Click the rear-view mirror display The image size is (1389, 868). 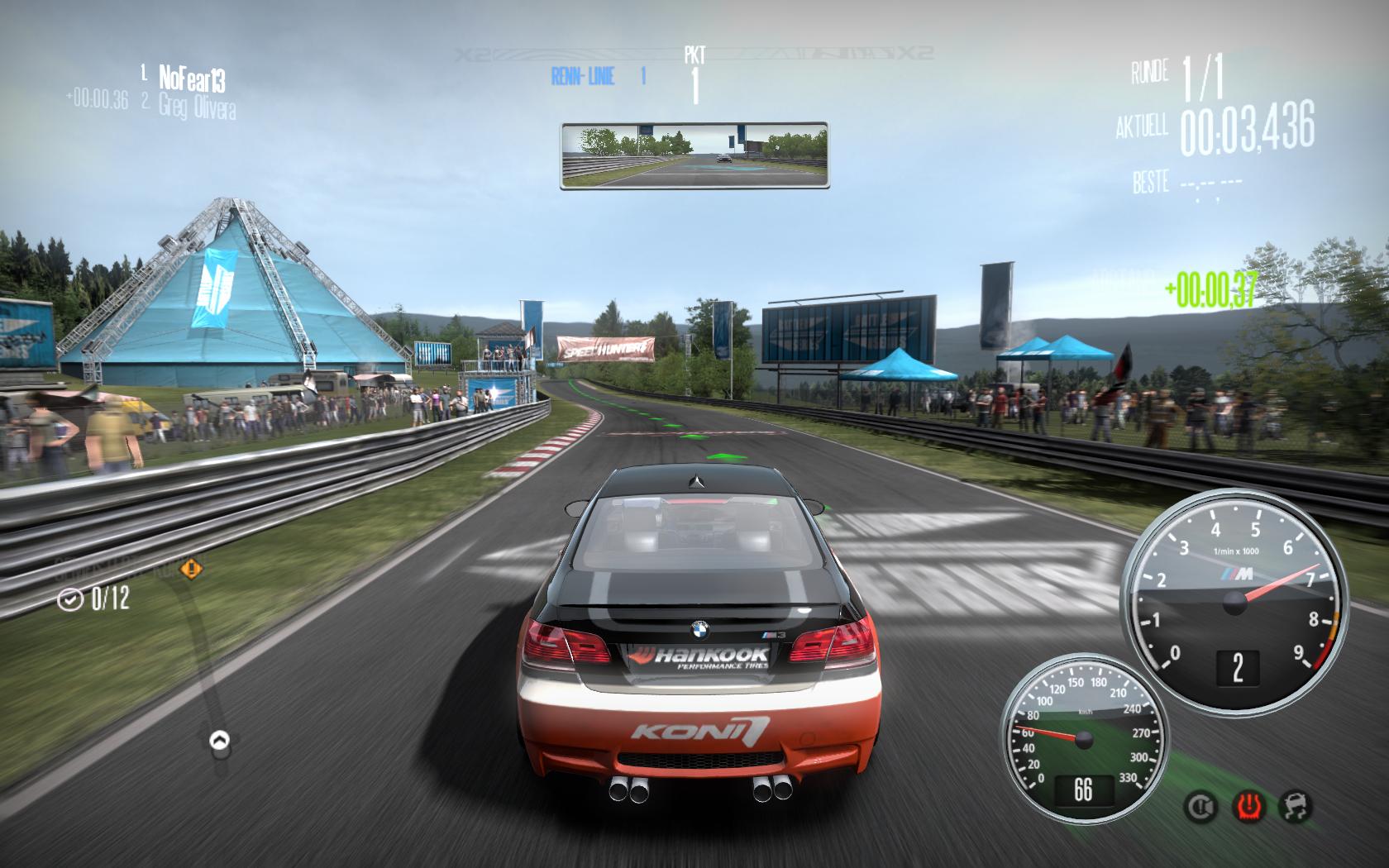(694, 155)
